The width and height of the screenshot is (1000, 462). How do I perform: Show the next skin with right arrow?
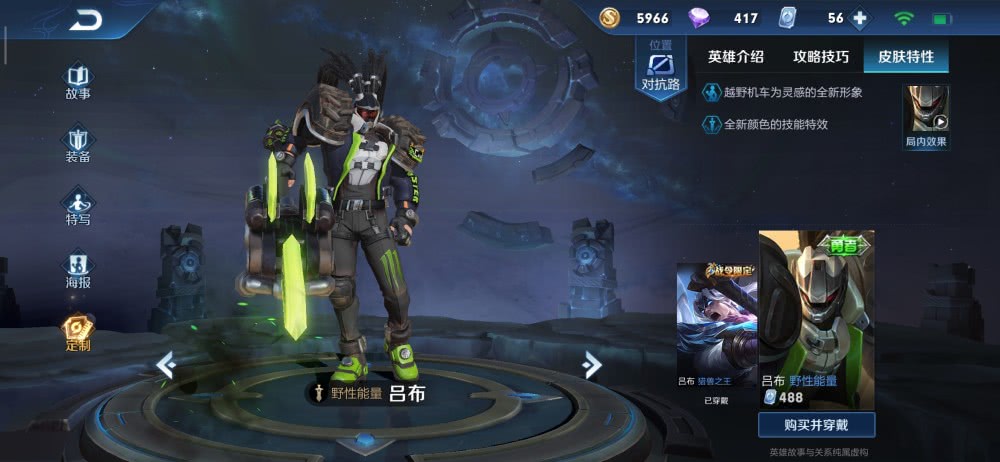[592, 366]
